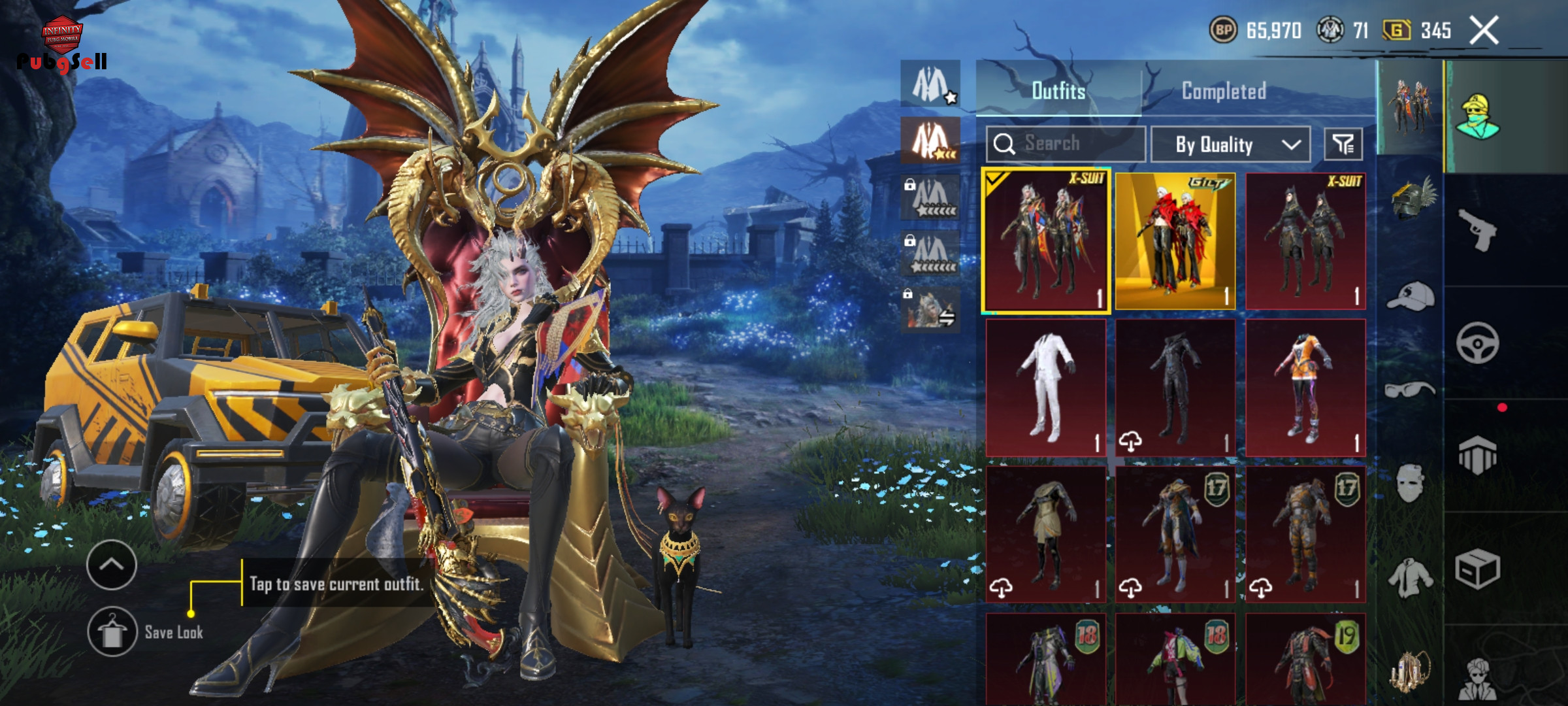Open the face mask category
This screenshot has width=1568, height=706.
(x=1410, y=484)
